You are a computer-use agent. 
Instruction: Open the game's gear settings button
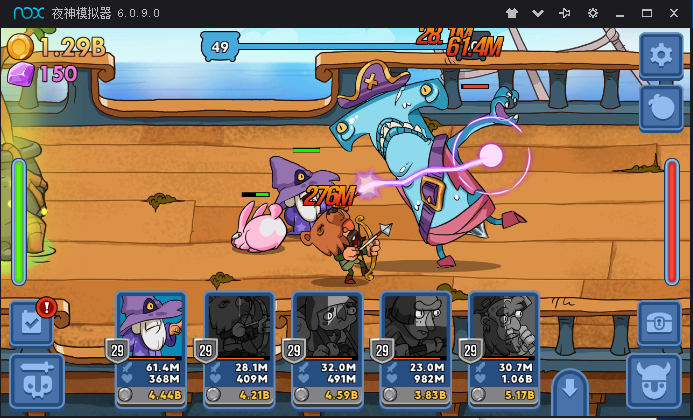tap(661, 55)
